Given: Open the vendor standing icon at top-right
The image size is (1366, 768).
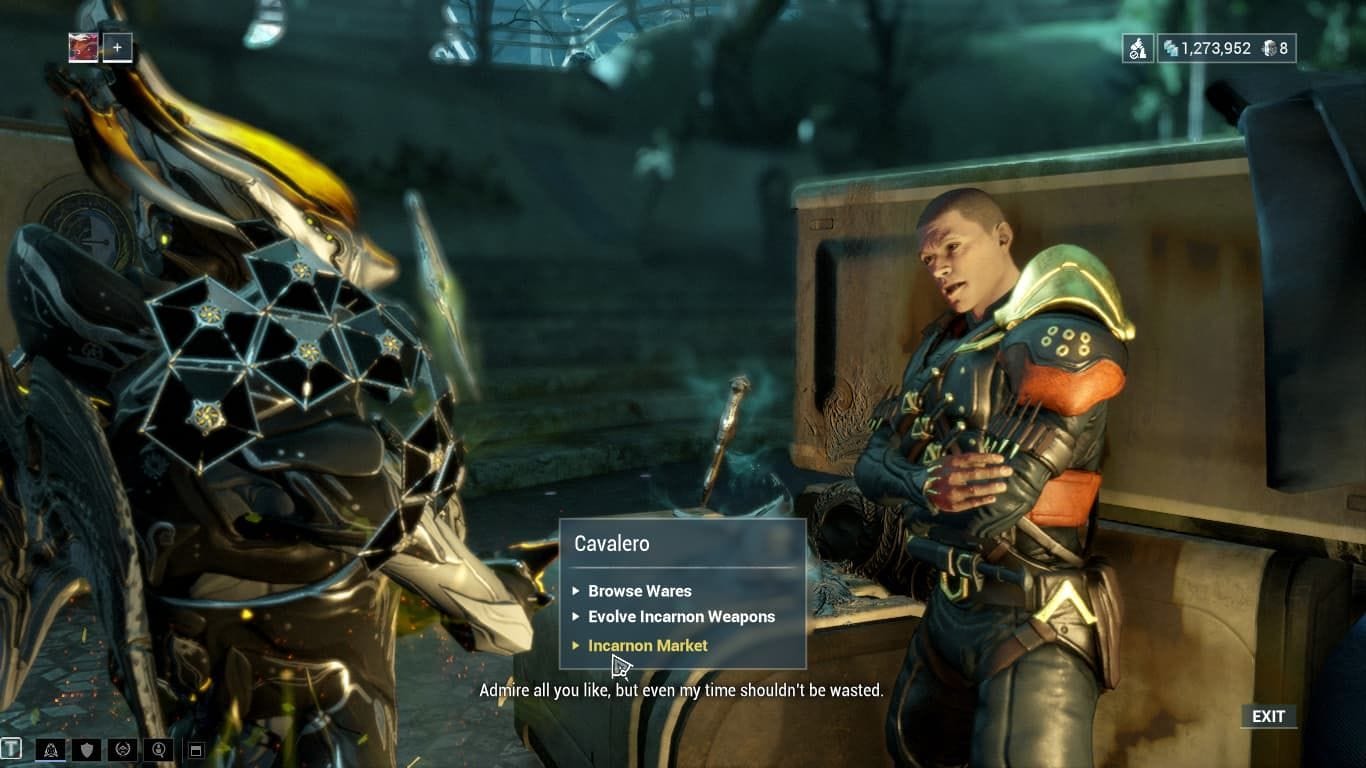Looking at the screenshot, I should (x=1137, y=47).
